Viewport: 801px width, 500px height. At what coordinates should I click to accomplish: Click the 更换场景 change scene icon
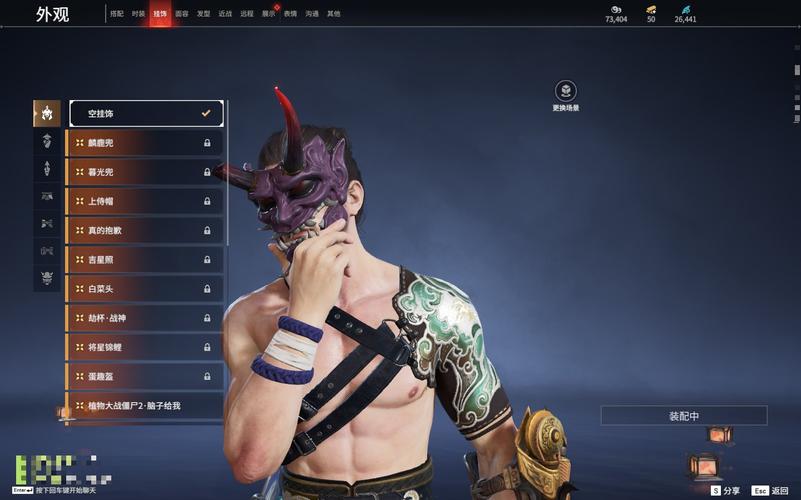pyautogui.click(x=565, y=91)
